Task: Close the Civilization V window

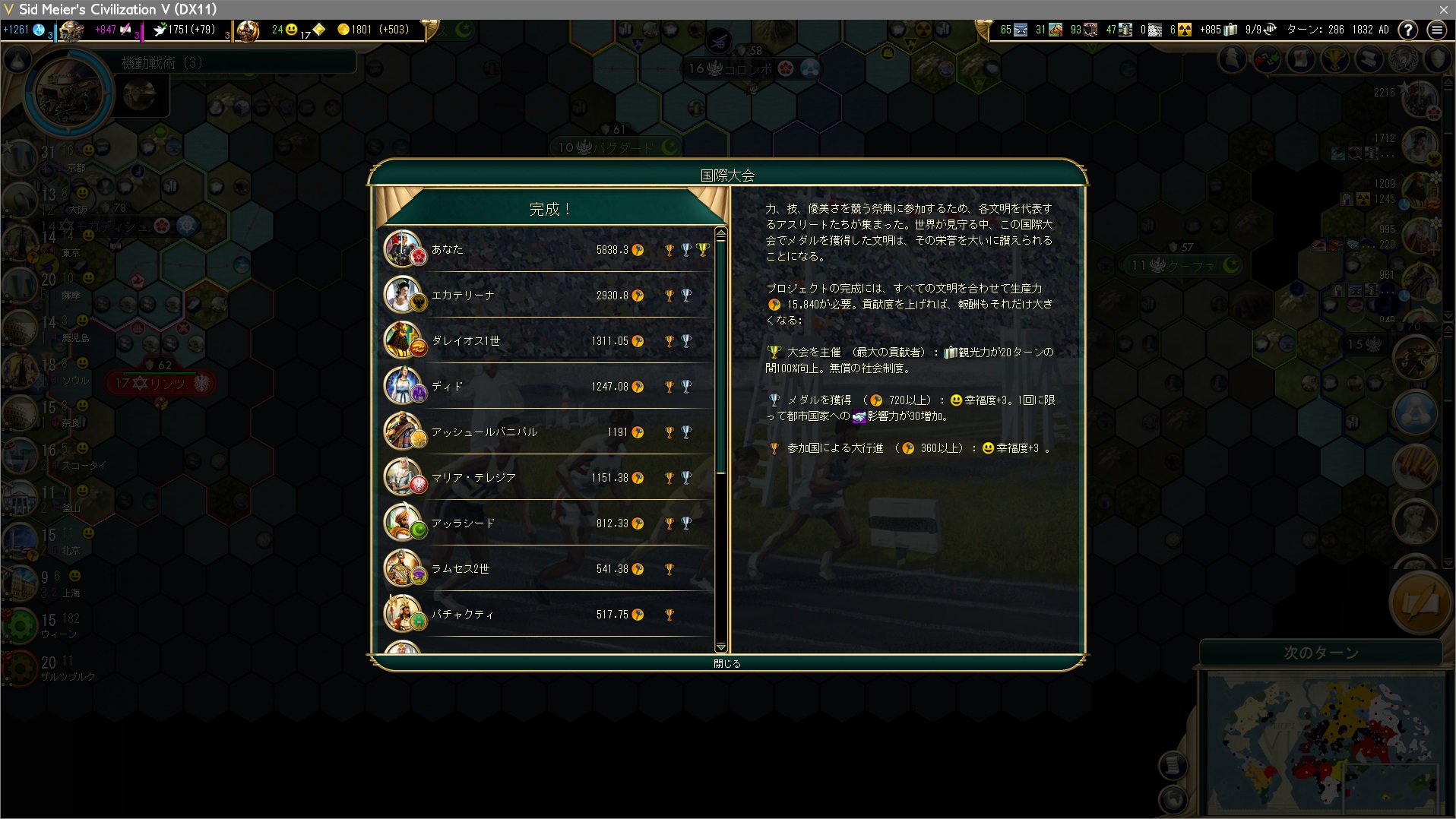Action: tap(1443, 9)
